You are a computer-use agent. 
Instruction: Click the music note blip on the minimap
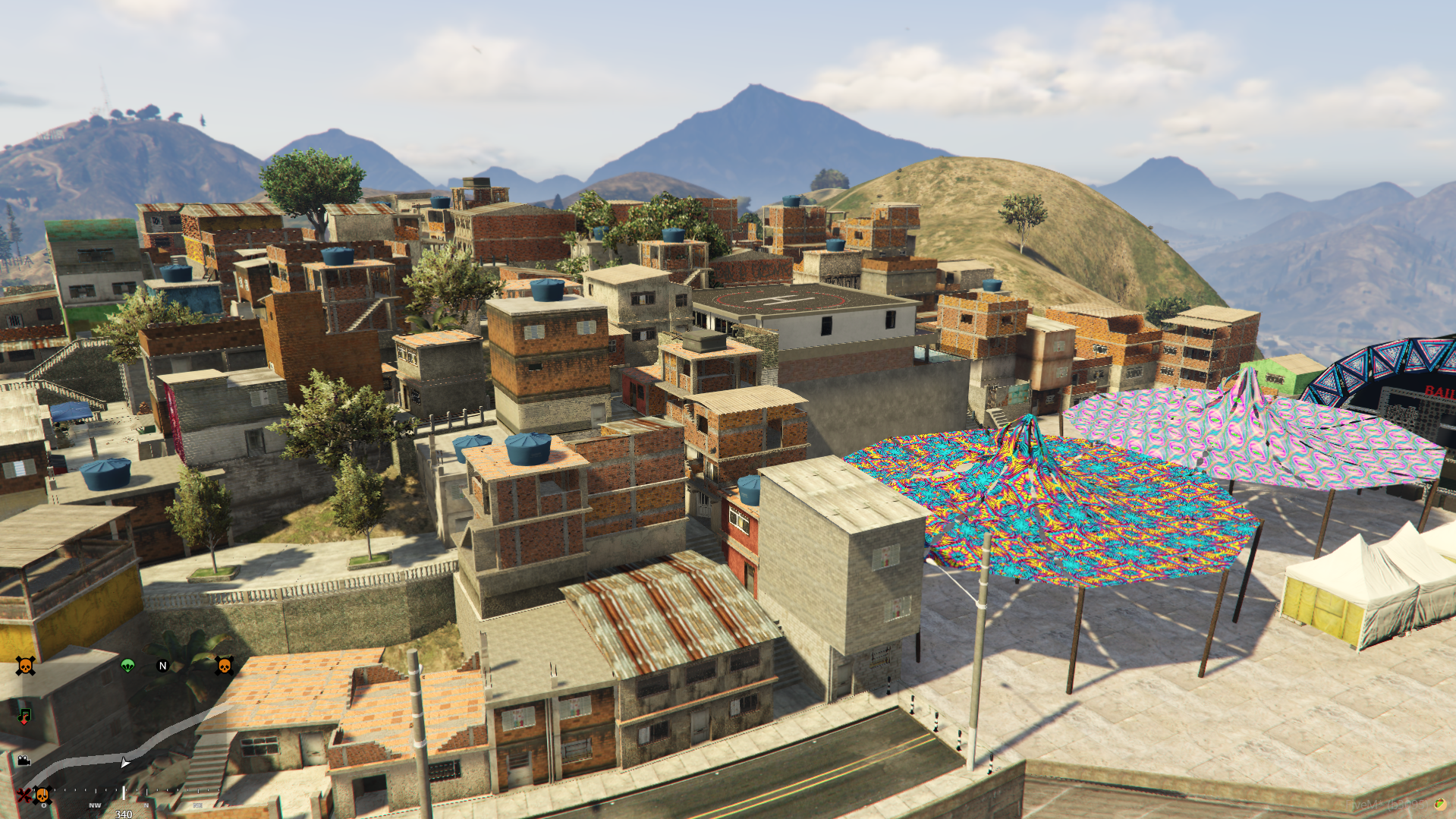click(24, 715)
